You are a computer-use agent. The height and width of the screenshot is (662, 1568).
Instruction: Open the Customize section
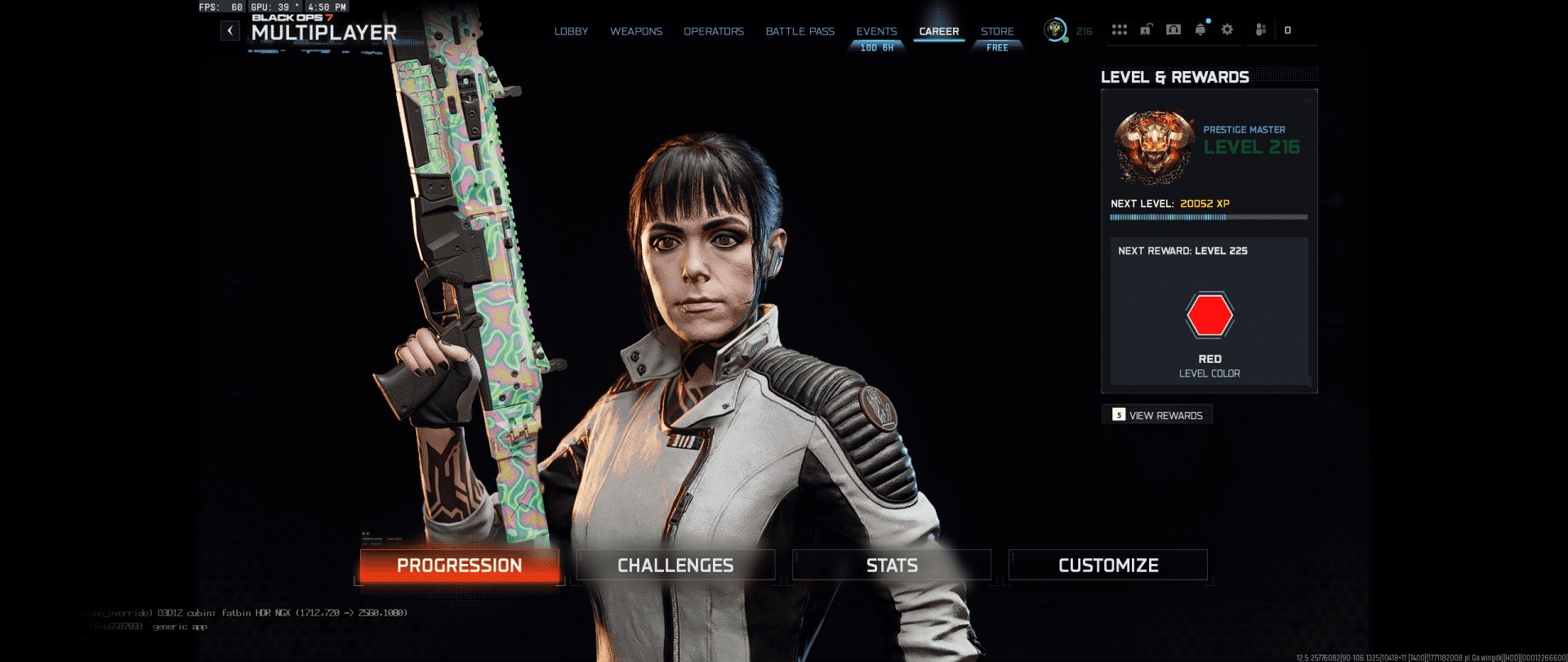[1108, 566]
